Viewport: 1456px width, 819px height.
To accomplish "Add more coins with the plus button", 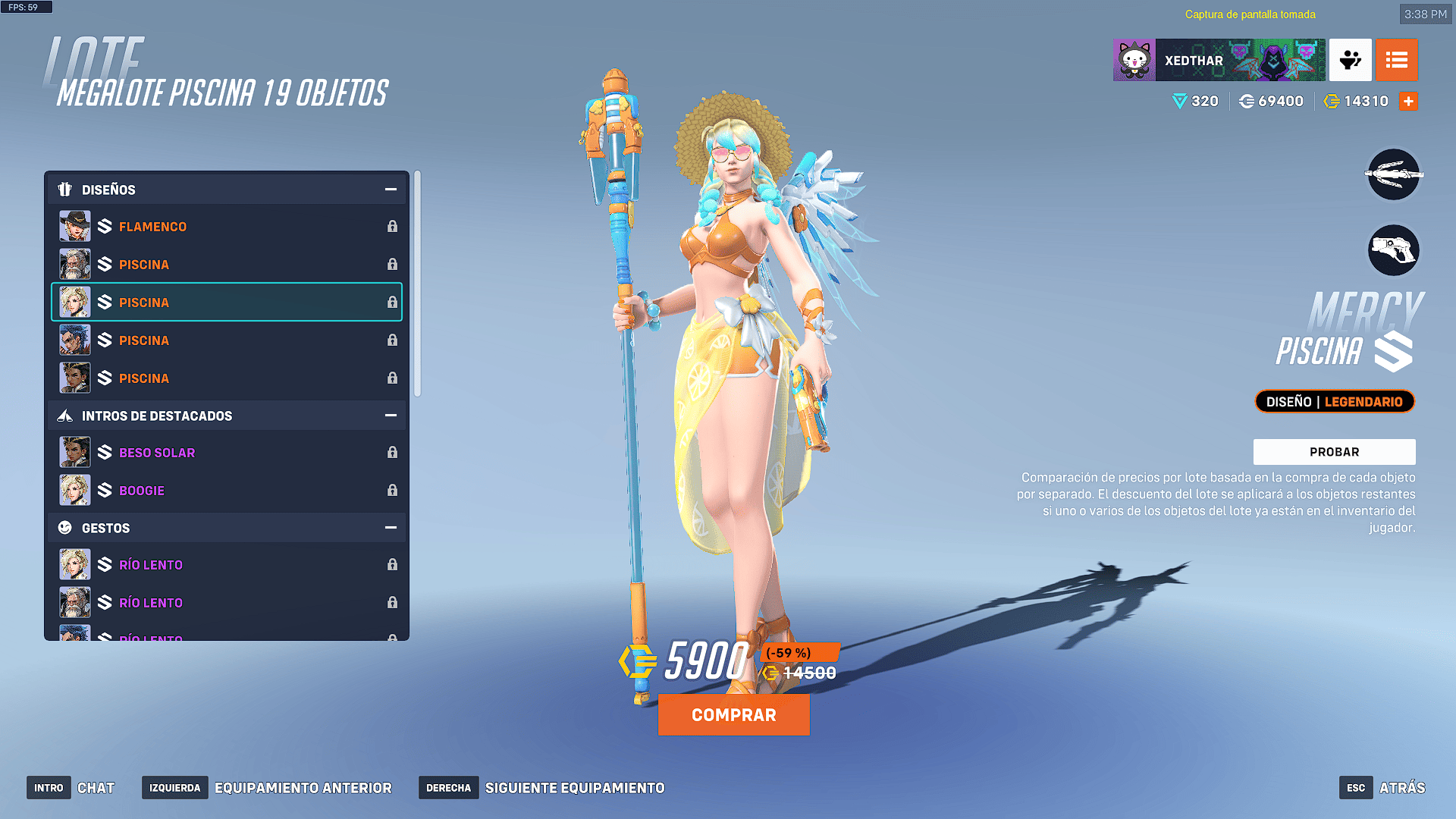I will (1408, 102).
